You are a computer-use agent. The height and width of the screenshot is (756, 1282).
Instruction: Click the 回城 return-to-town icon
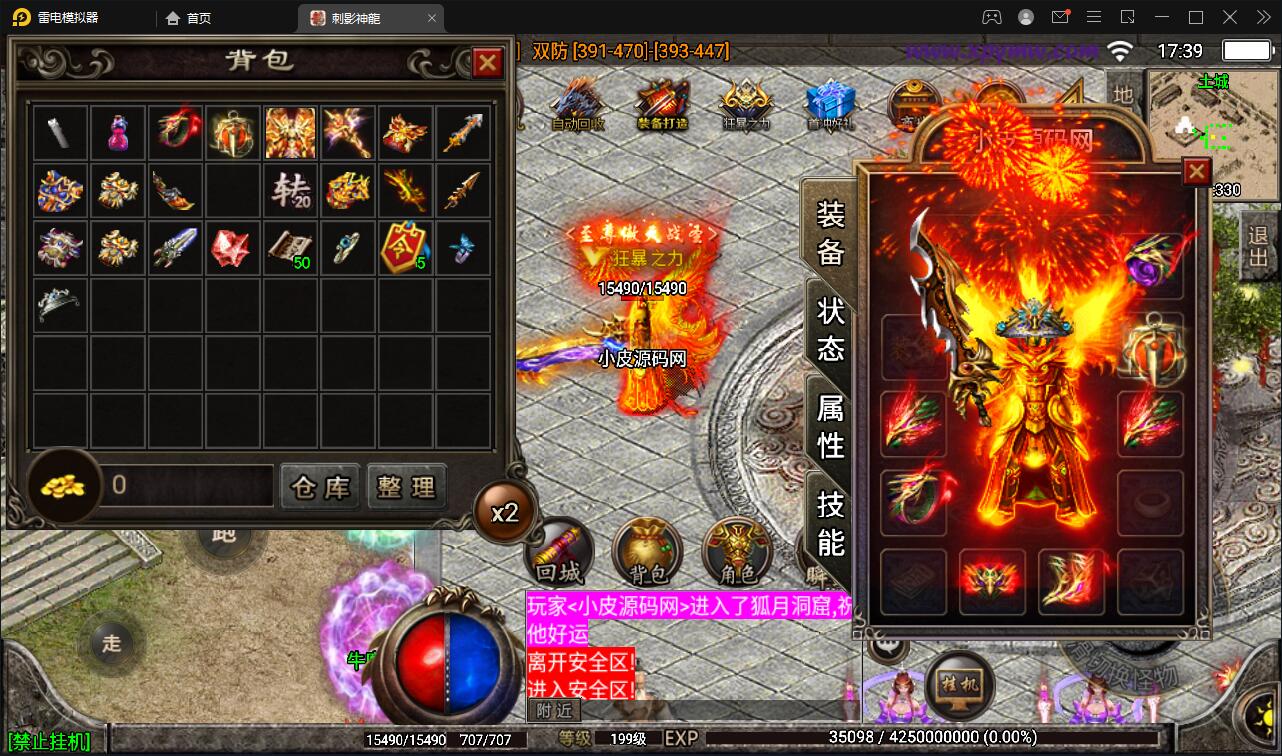point(561,553)
